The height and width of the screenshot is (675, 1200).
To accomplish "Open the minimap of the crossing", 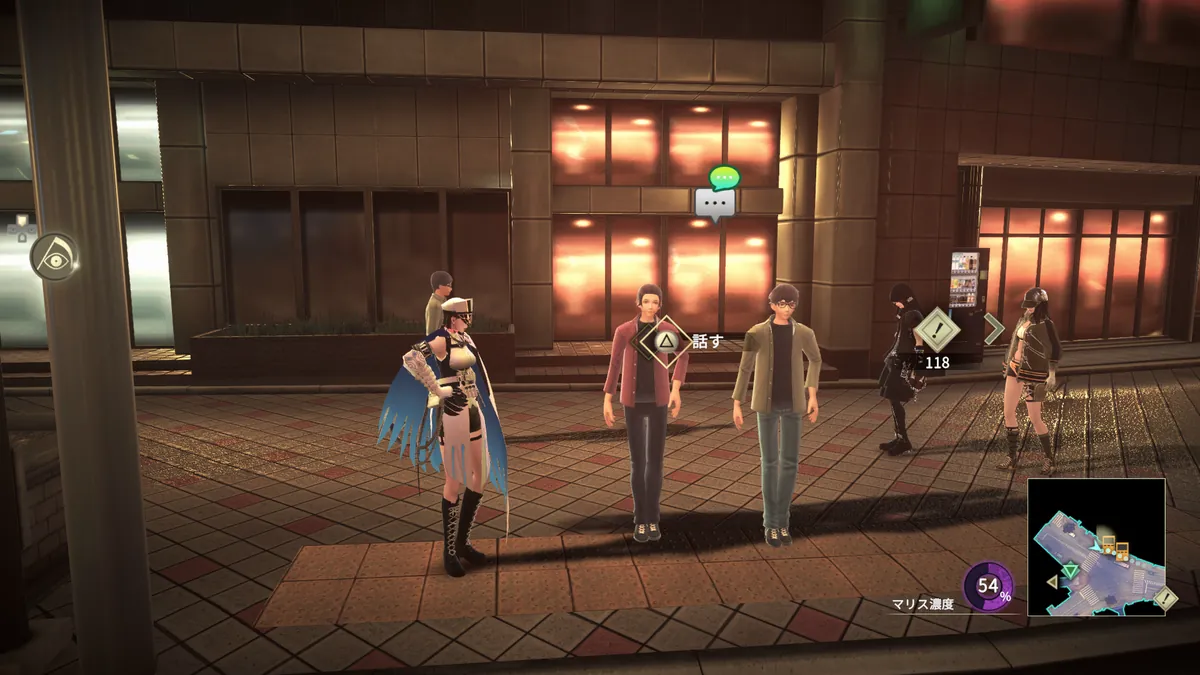I will tap(1096, 546).
